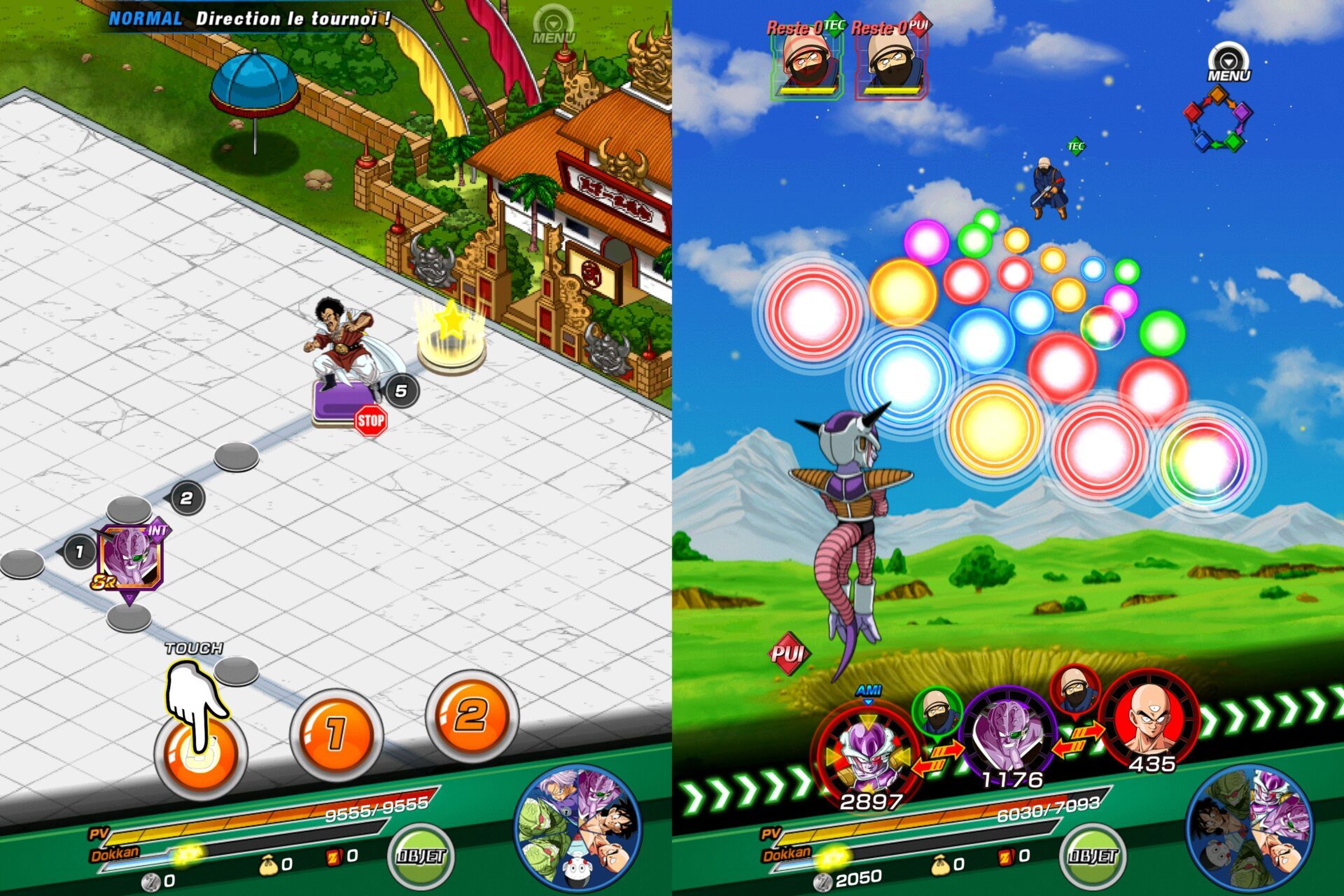The image size is (1344, 896).
Task: Open the OBJET item button on the battle screen
Action: point(1093,855)
